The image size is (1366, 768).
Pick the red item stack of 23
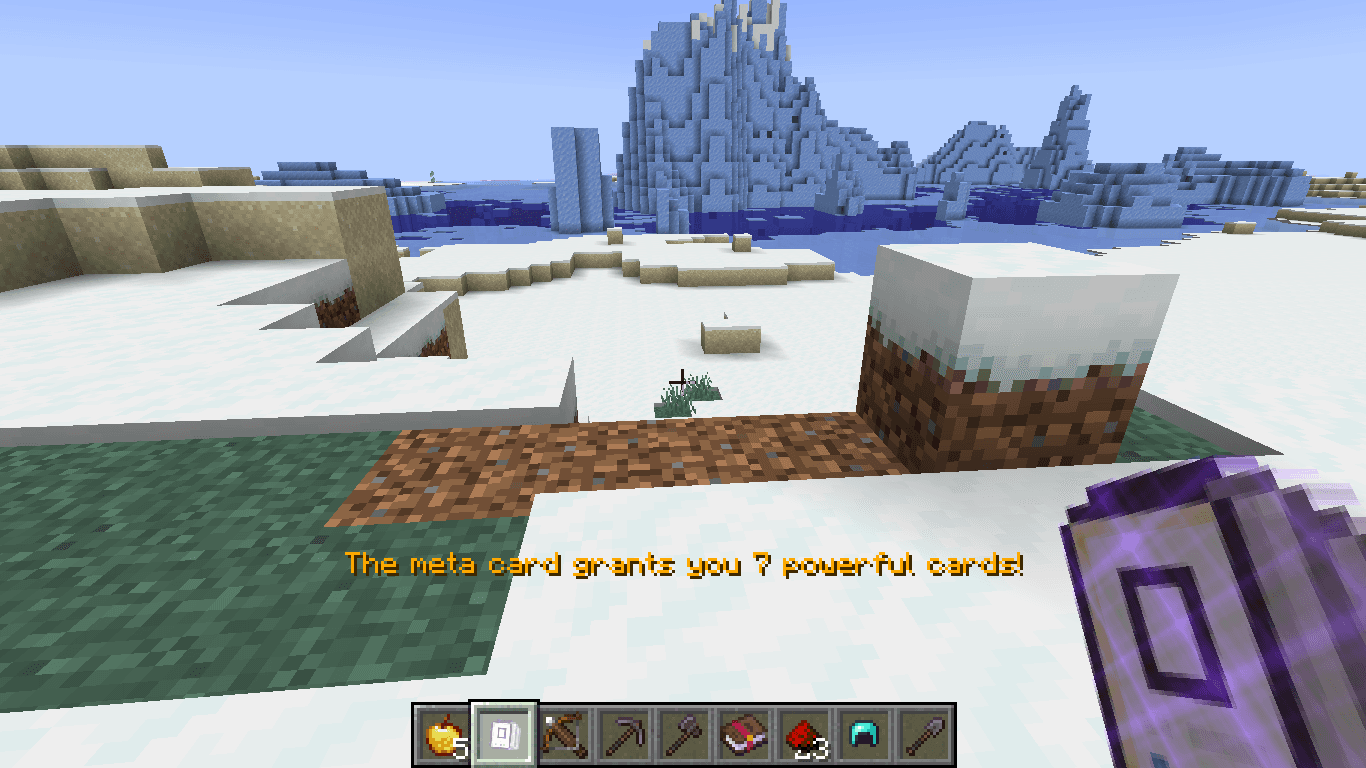(x=804, y=737)
